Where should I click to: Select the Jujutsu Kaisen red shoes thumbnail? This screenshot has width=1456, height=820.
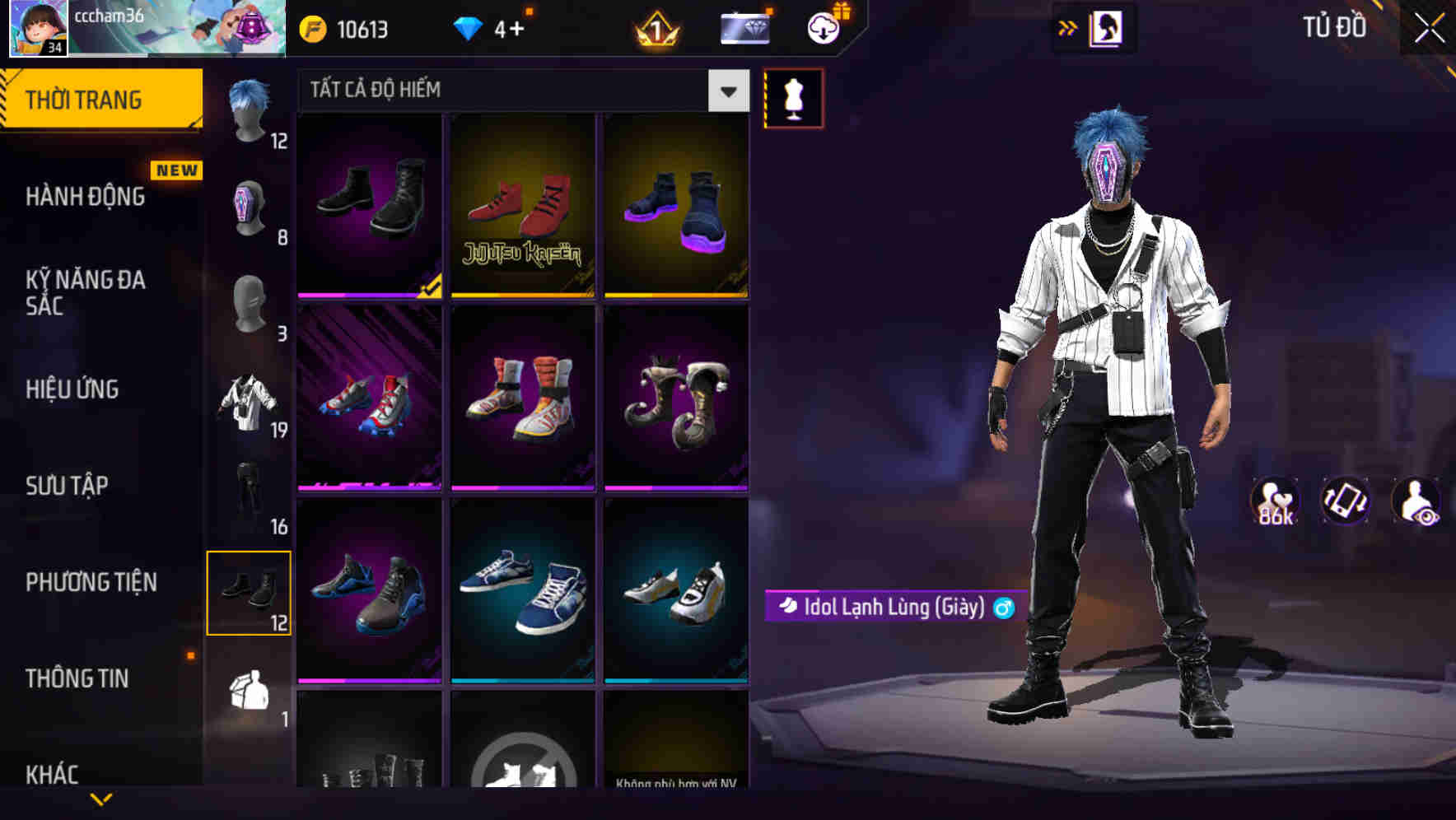click(522, 206)
